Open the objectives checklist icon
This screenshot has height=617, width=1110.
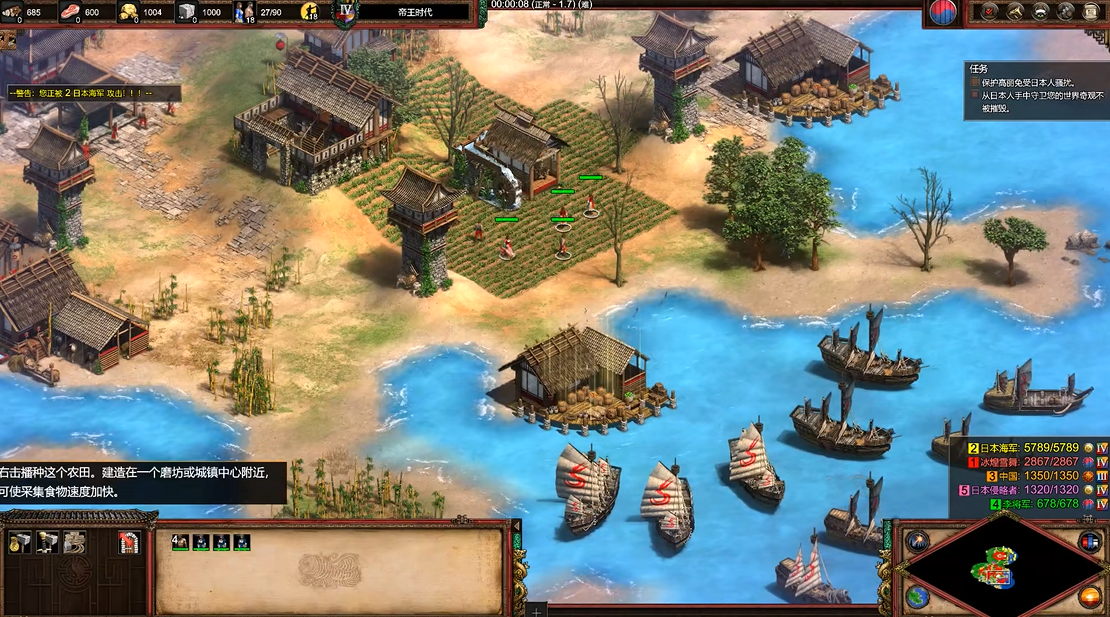pos(990,12)
